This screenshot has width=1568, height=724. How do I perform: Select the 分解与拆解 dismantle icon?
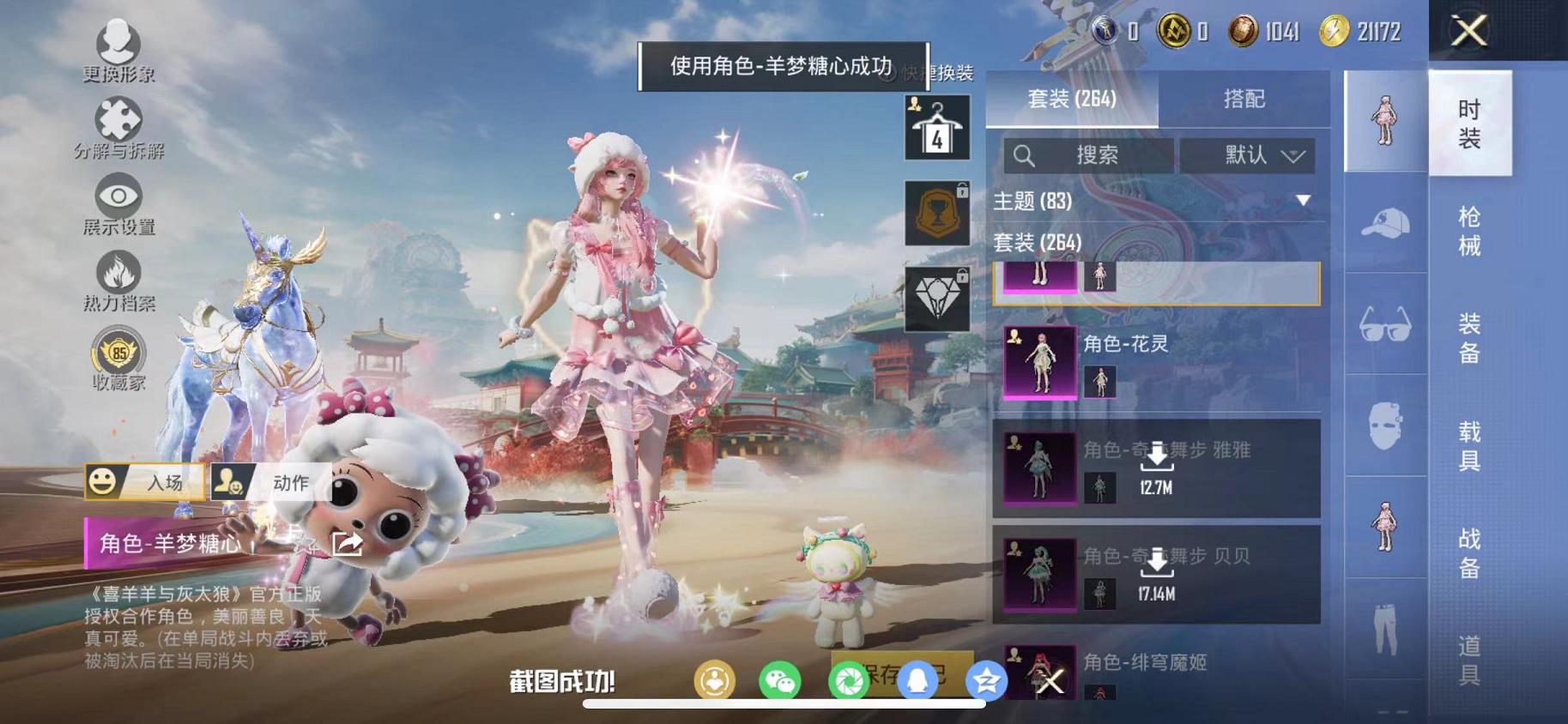point(119,116)
